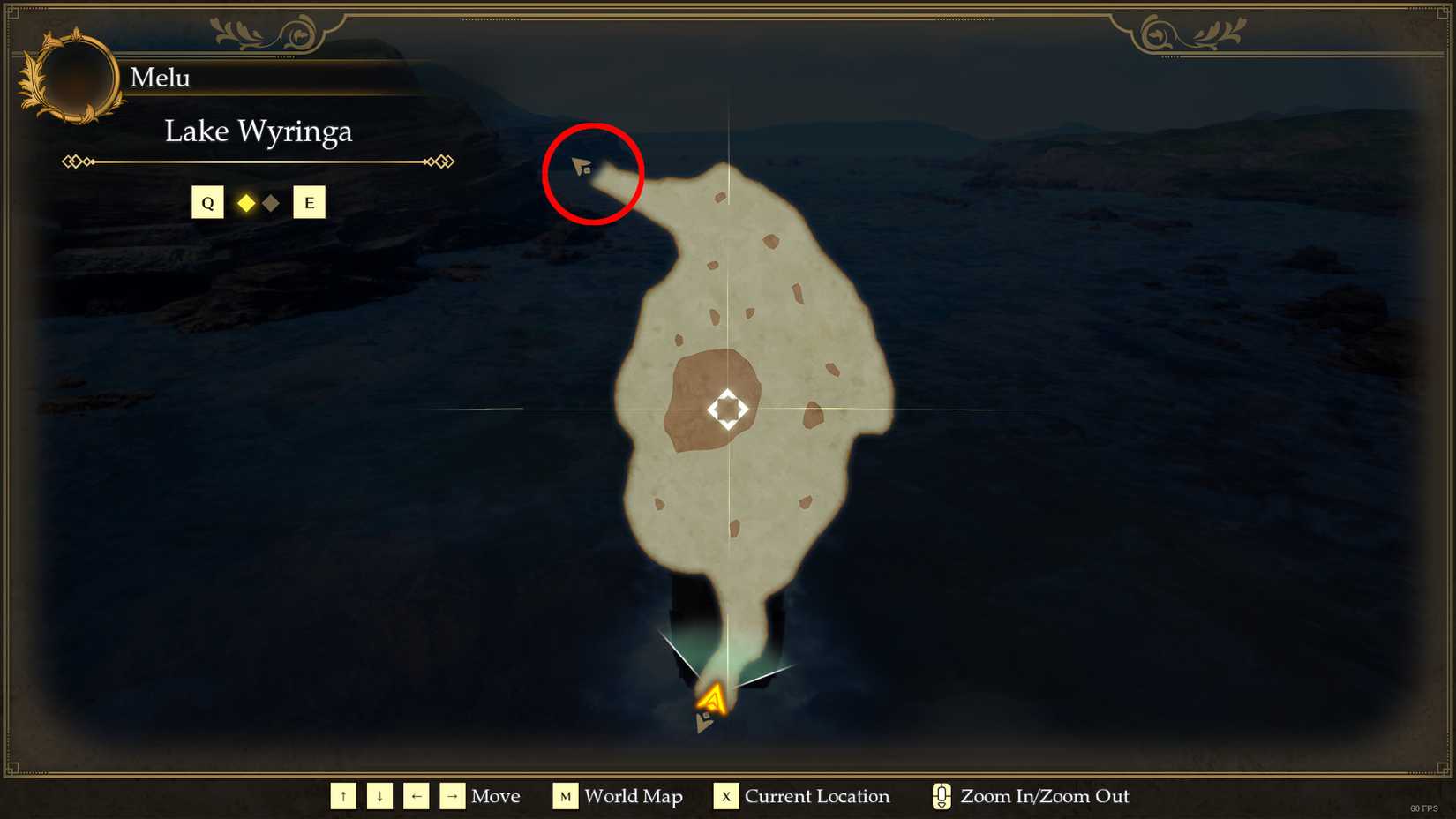Screen dimensions: 1456x819
Task: Select the Melu region header
Action: coord(160,78)
